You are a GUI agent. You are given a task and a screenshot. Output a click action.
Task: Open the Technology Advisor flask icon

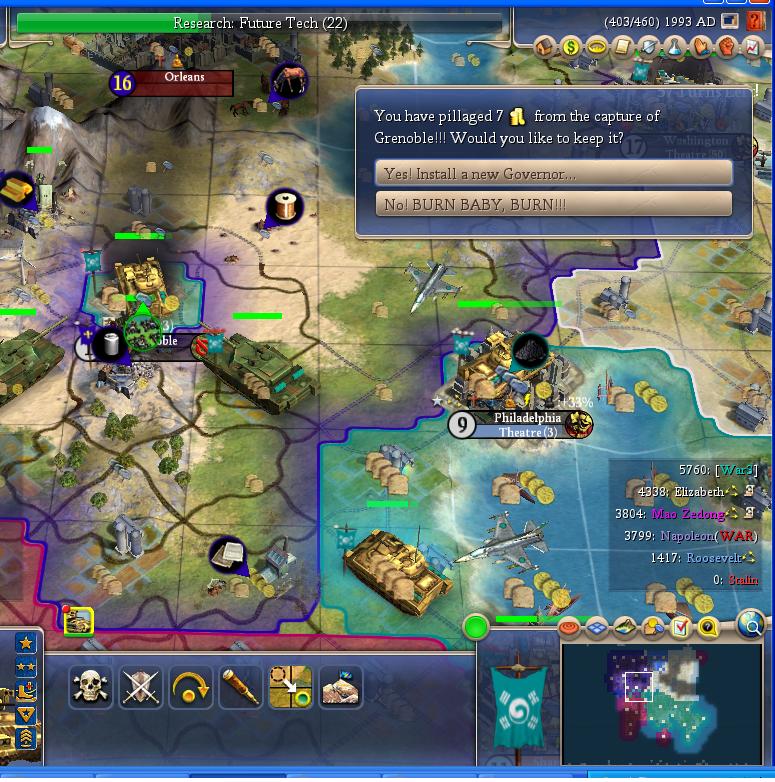[x=674, y=46]
